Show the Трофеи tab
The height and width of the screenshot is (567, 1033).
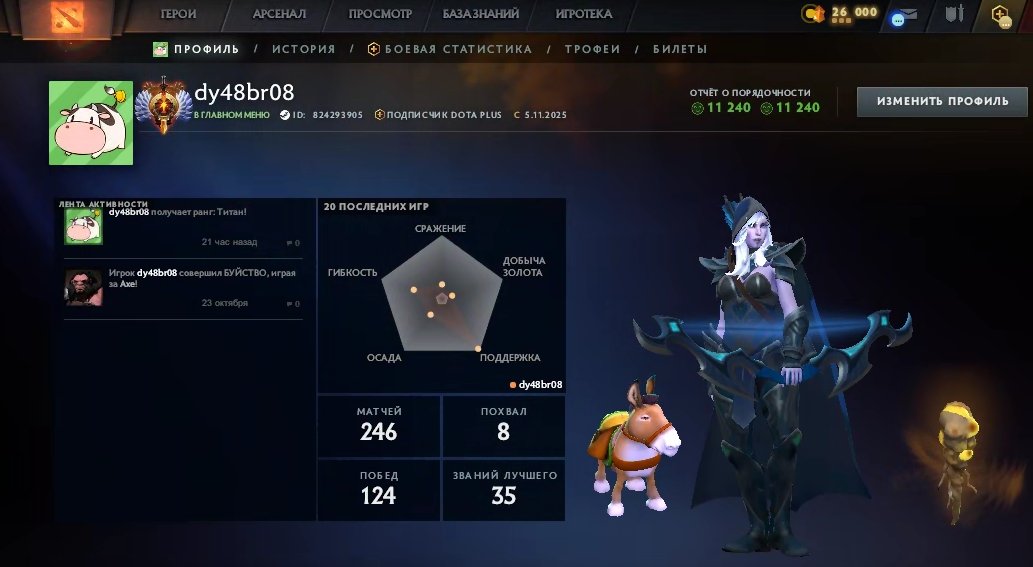pyautogui.click(x=592, y=49)
